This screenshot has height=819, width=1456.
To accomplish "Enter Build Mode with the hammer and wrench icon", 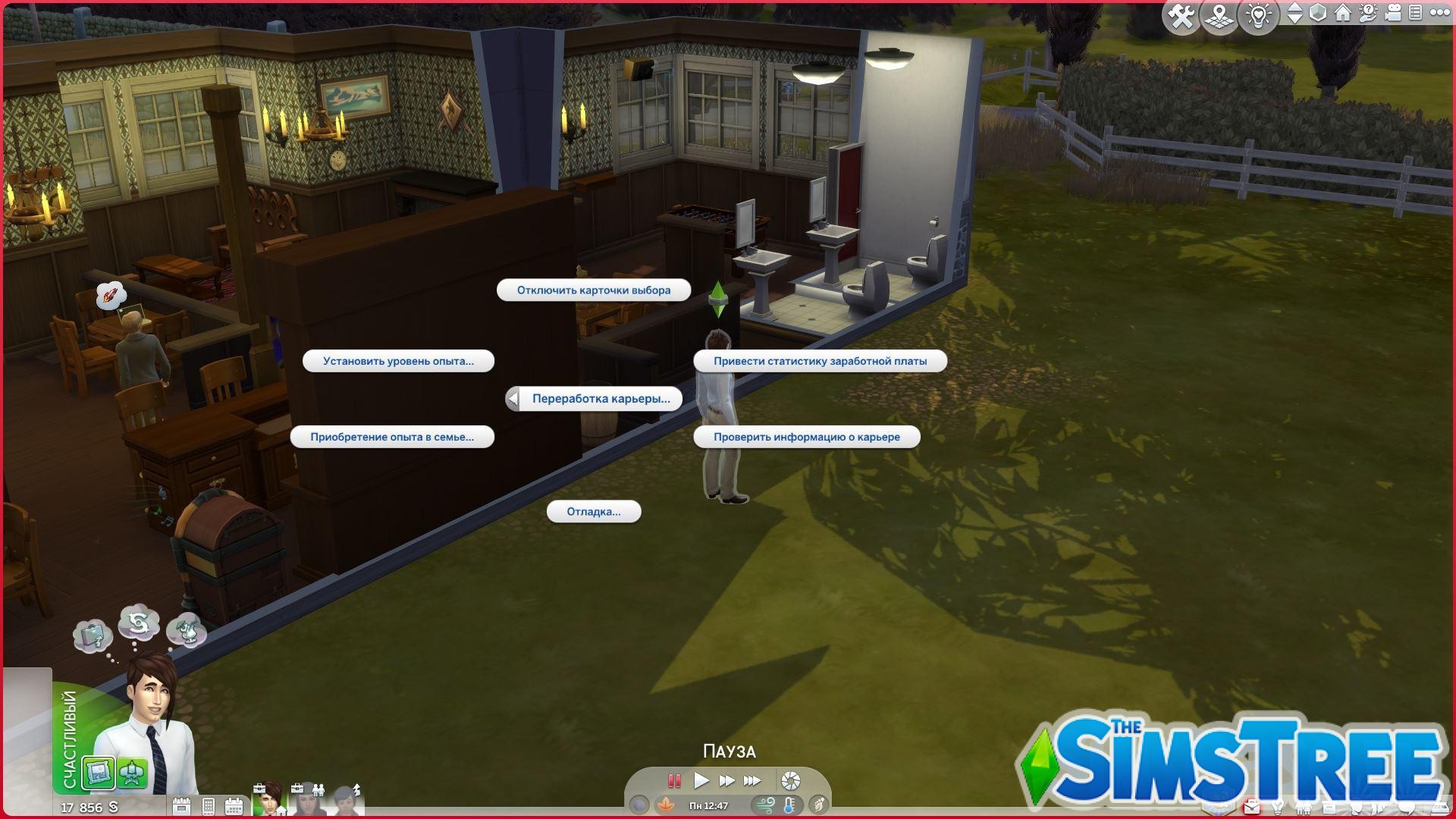I will (1181, 14).
